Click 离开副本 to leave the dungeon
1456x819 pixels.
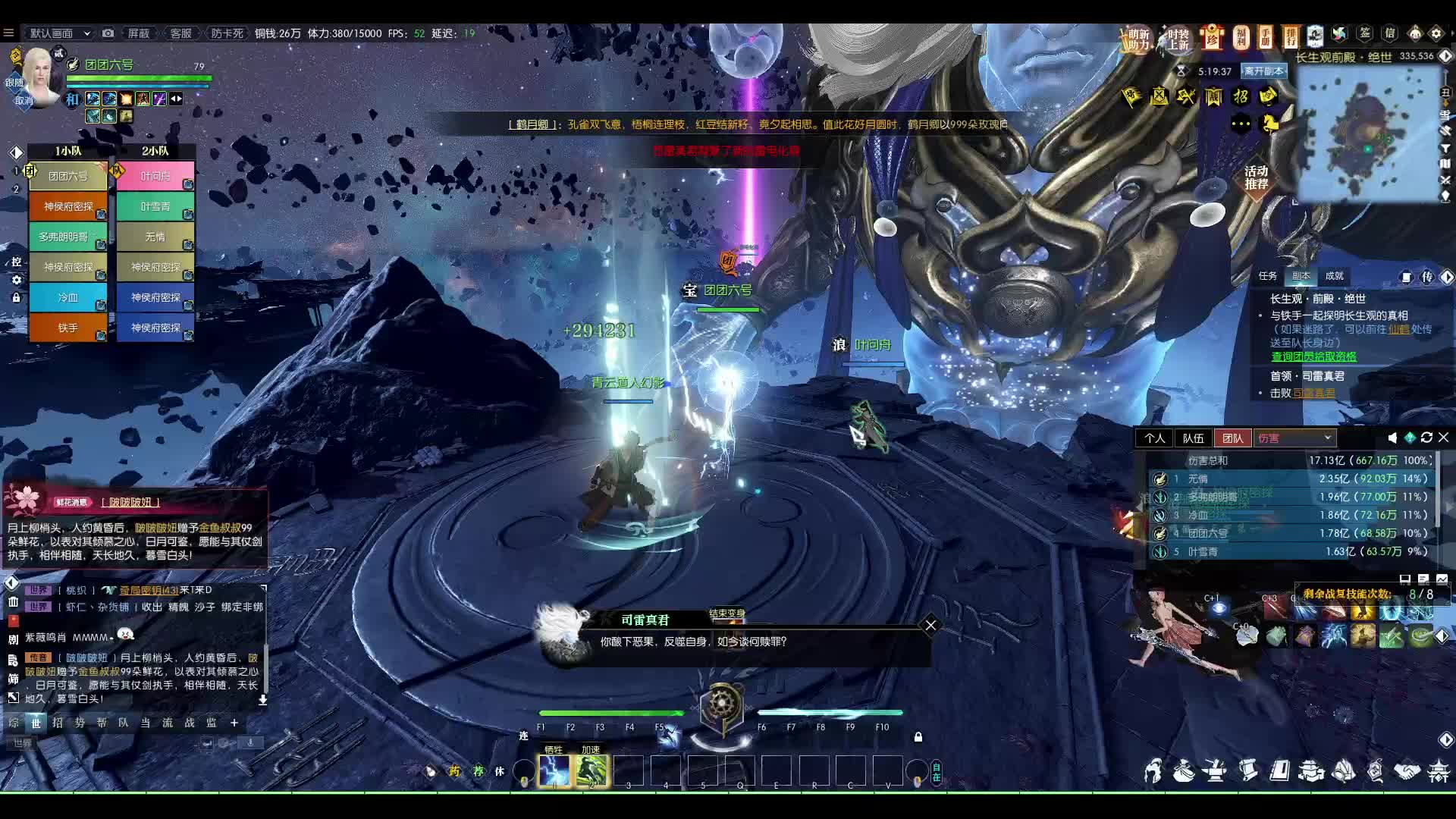click(x=1263, y=71)
